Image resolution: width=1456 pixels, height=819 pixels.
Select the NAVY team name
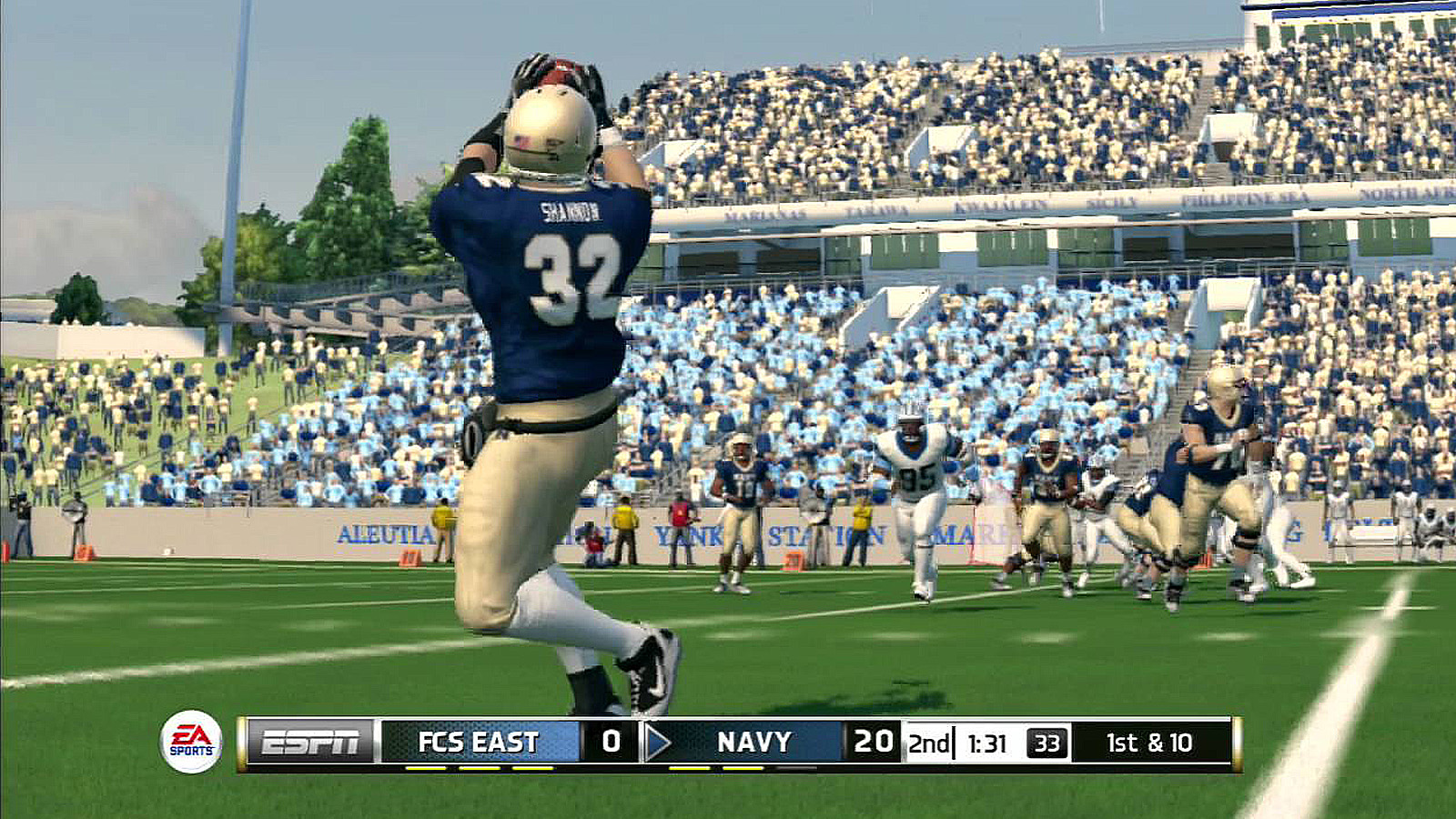click(755, 741)
